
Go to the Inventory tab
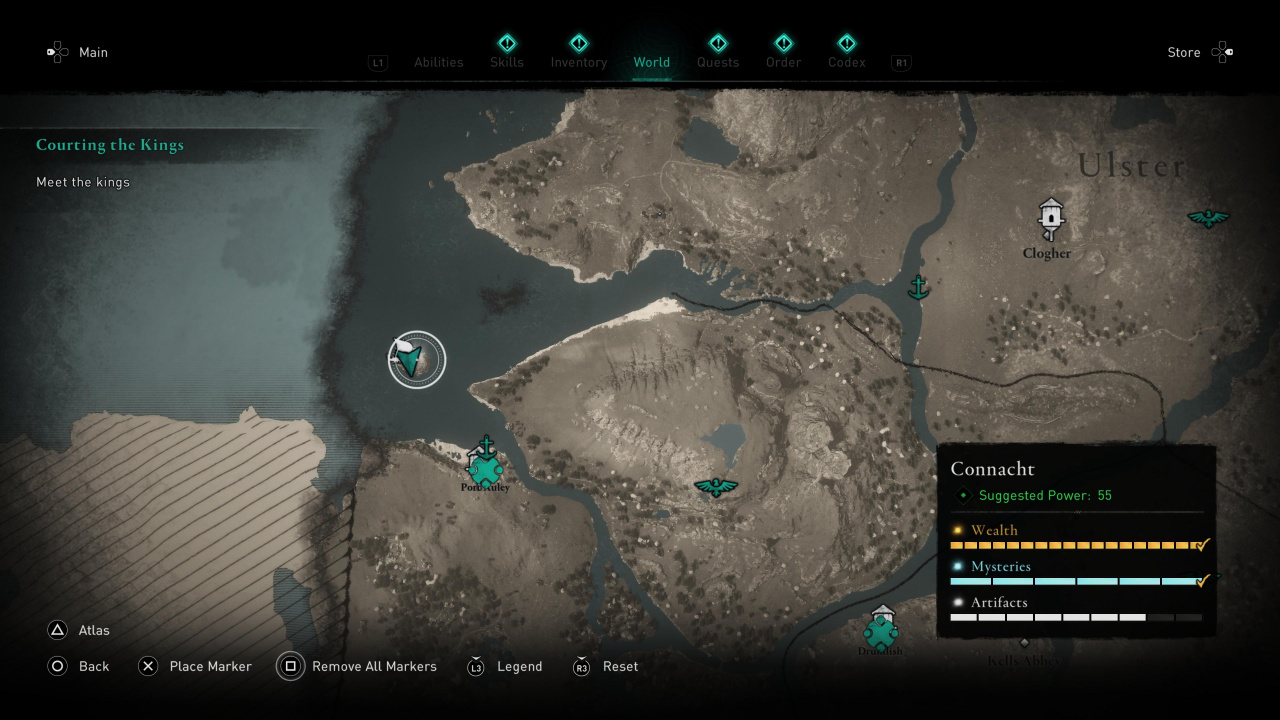[579, 61]
